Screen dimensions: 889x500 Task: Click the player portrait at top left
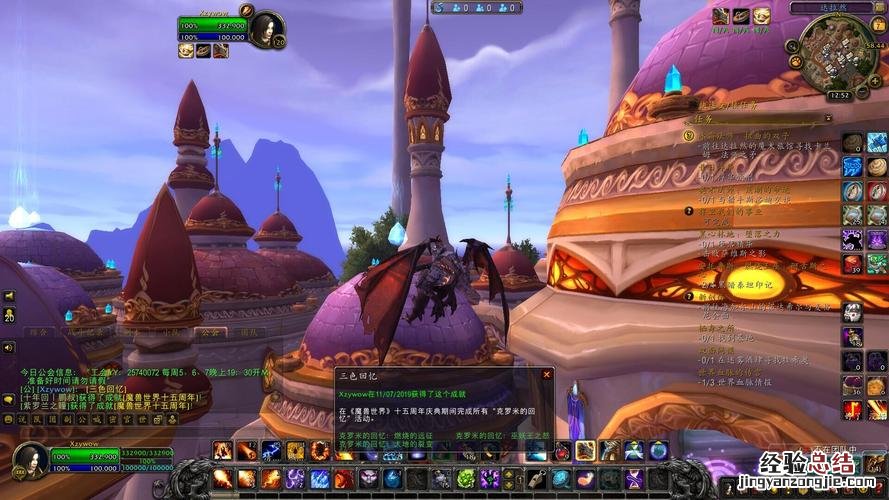tap(268, 26)
